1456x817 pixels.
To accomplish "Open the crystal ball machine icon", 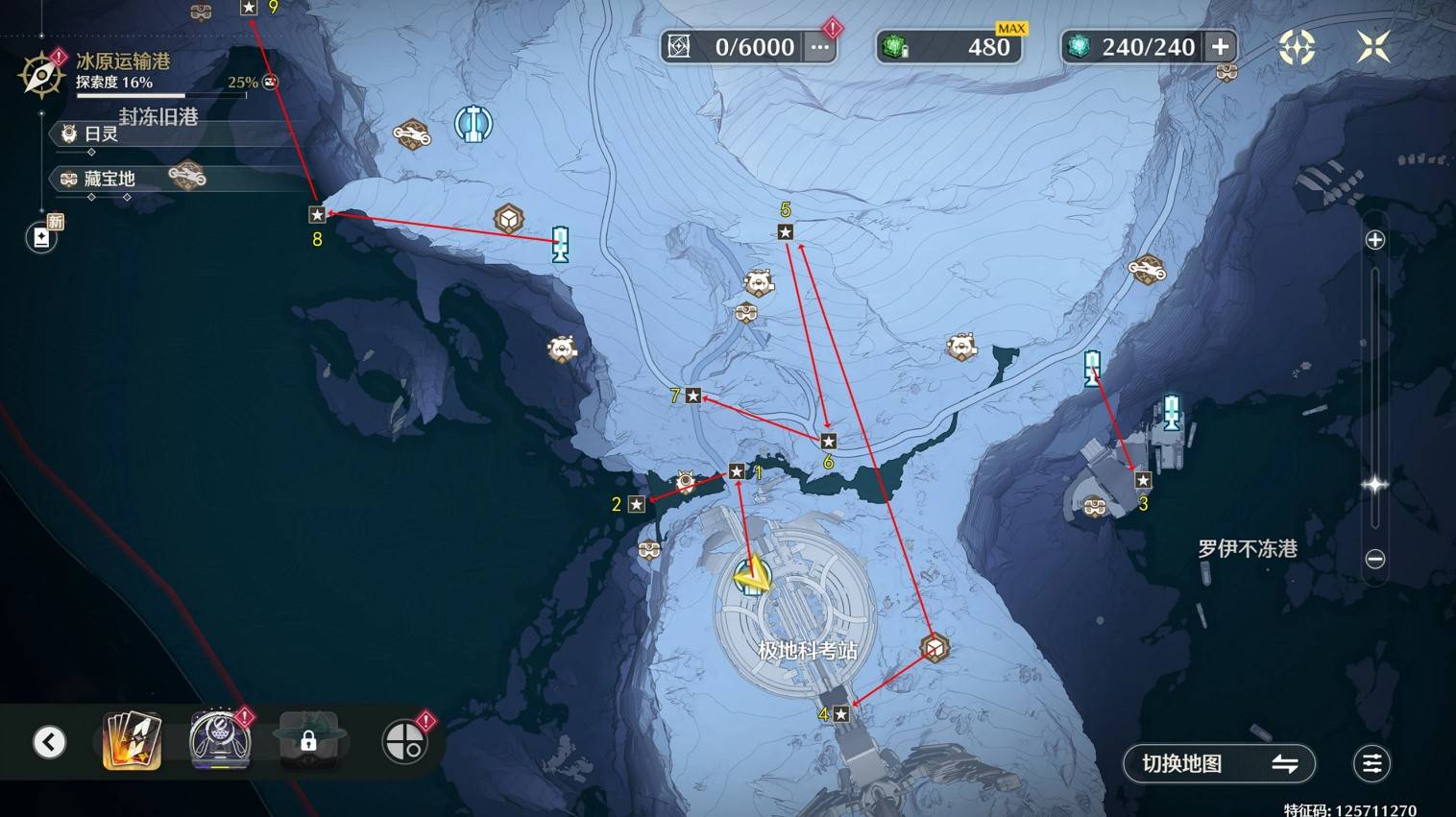I will coord(220,740).
